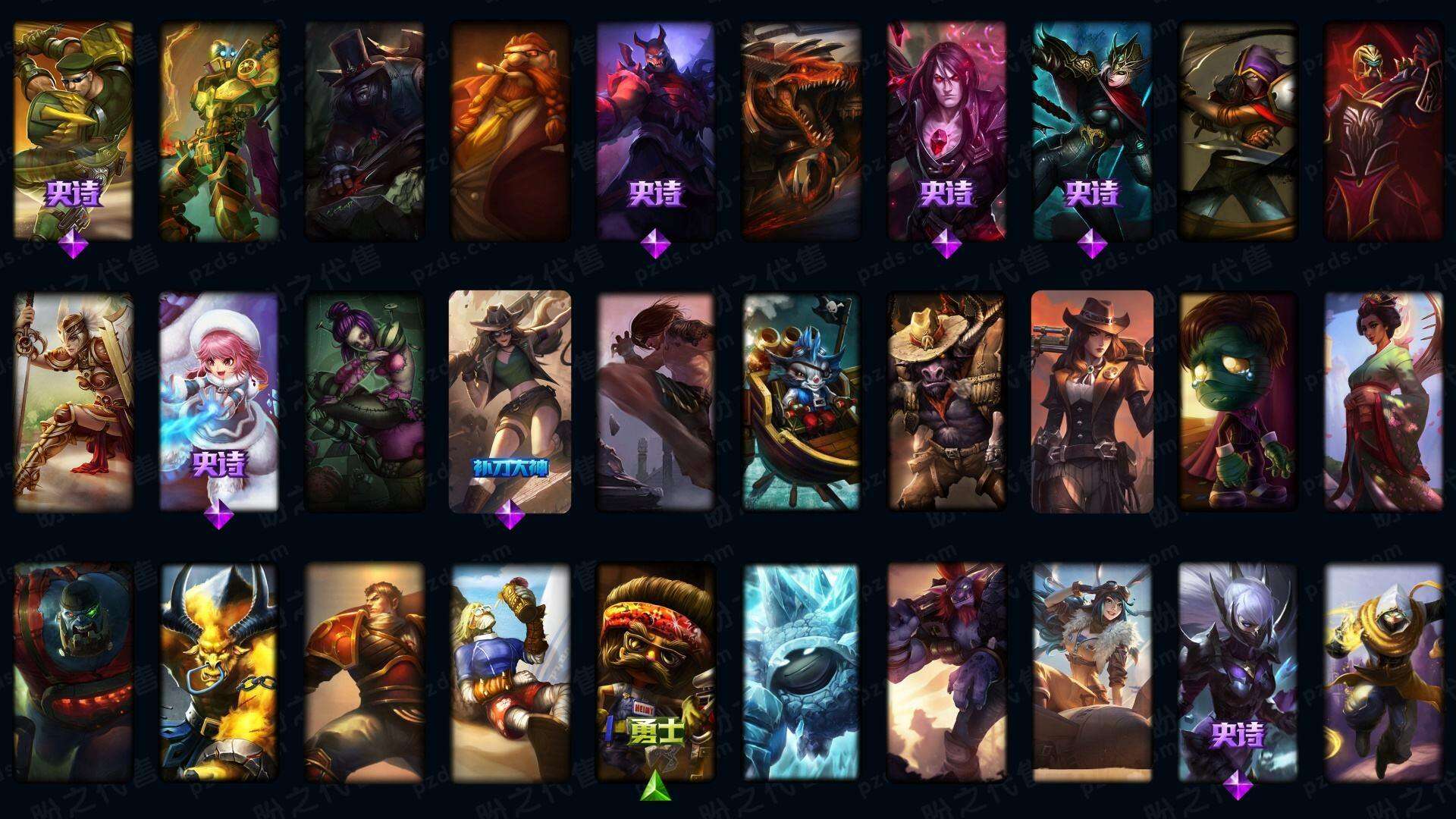
Task: Pick the pink-haired snow girl skin card
Action: click(218, 402)
